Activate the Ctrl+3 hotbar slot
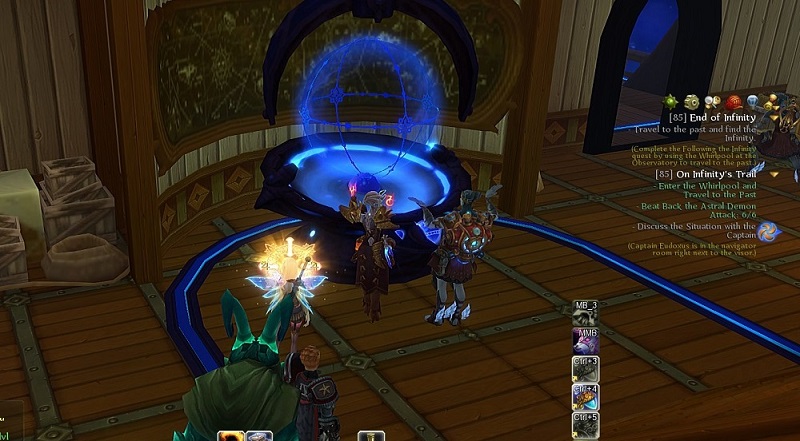Viewport: 800px width, 441px height. click(585, 369)
